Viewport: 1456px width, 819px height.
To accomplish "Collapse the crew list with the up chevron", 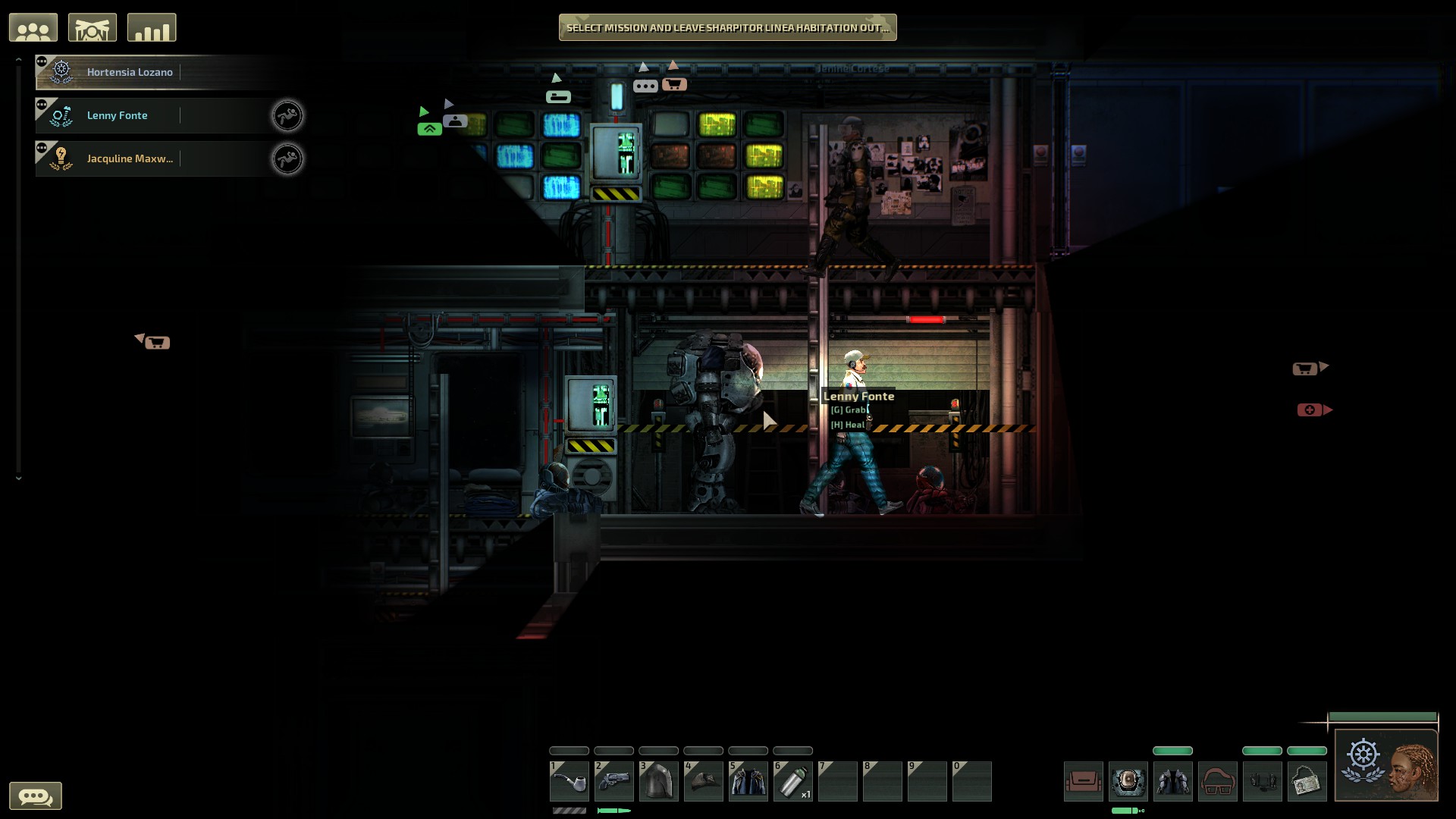I will coord(18,58).
